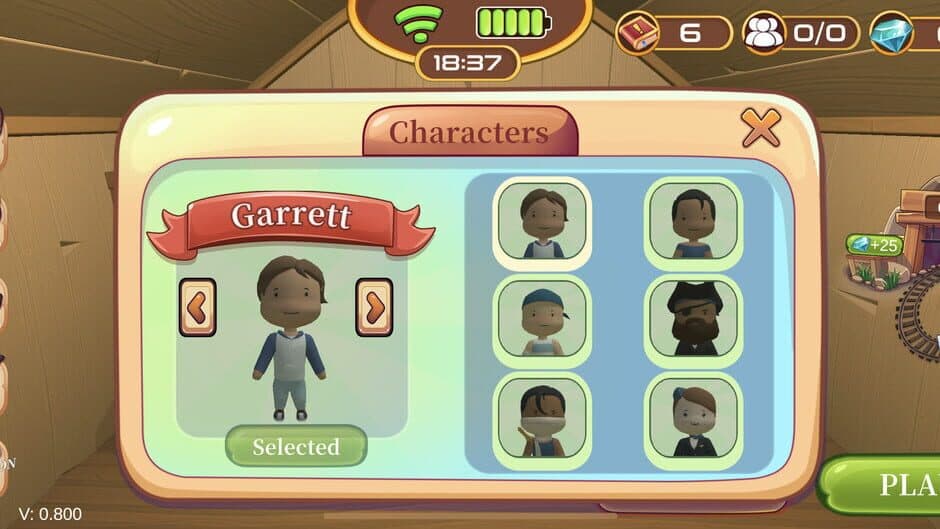
Task: Show the next character with the right arrow
Action: 374,307
